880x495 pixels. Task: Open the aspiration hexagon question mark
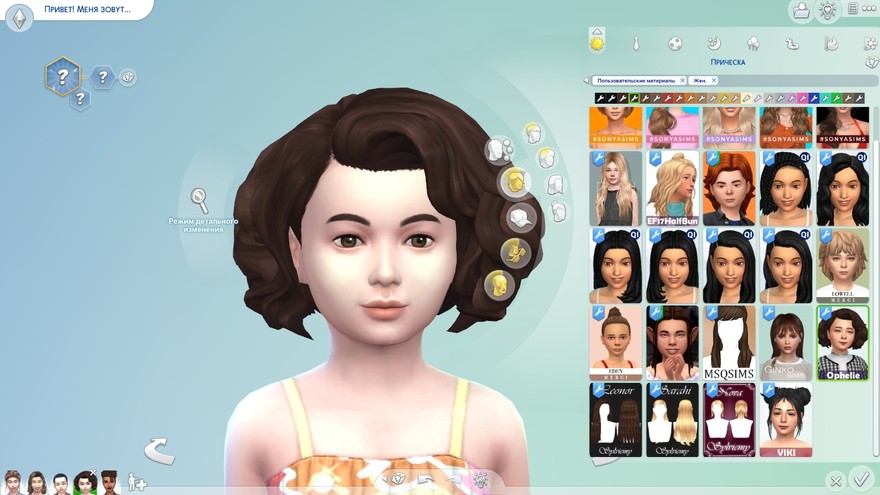coord(62,76)
